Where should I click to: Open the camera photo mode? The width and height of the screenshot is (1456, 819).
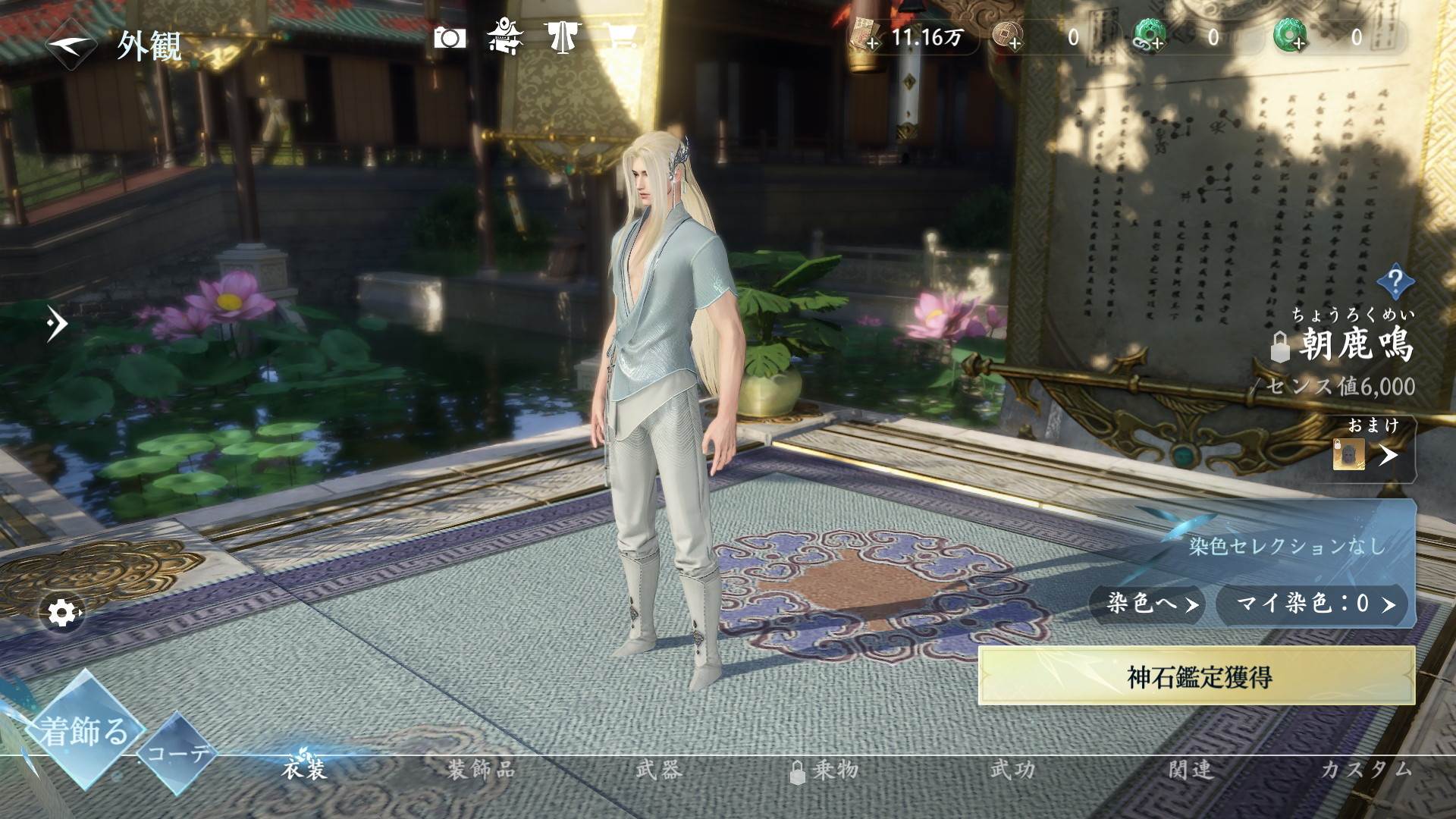449,38
